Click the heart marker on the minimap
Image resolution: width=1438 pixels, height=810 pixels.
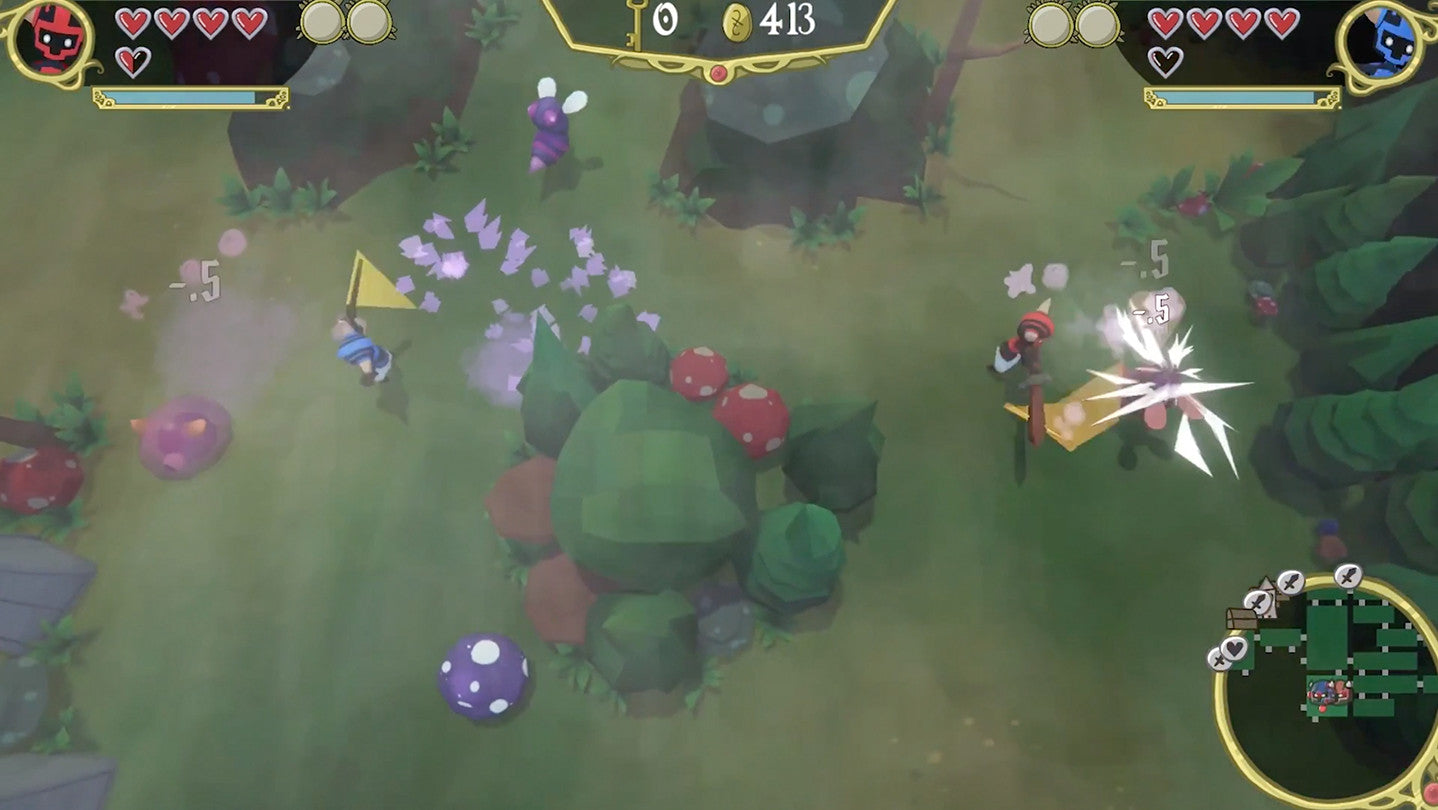click(1234, 647)
